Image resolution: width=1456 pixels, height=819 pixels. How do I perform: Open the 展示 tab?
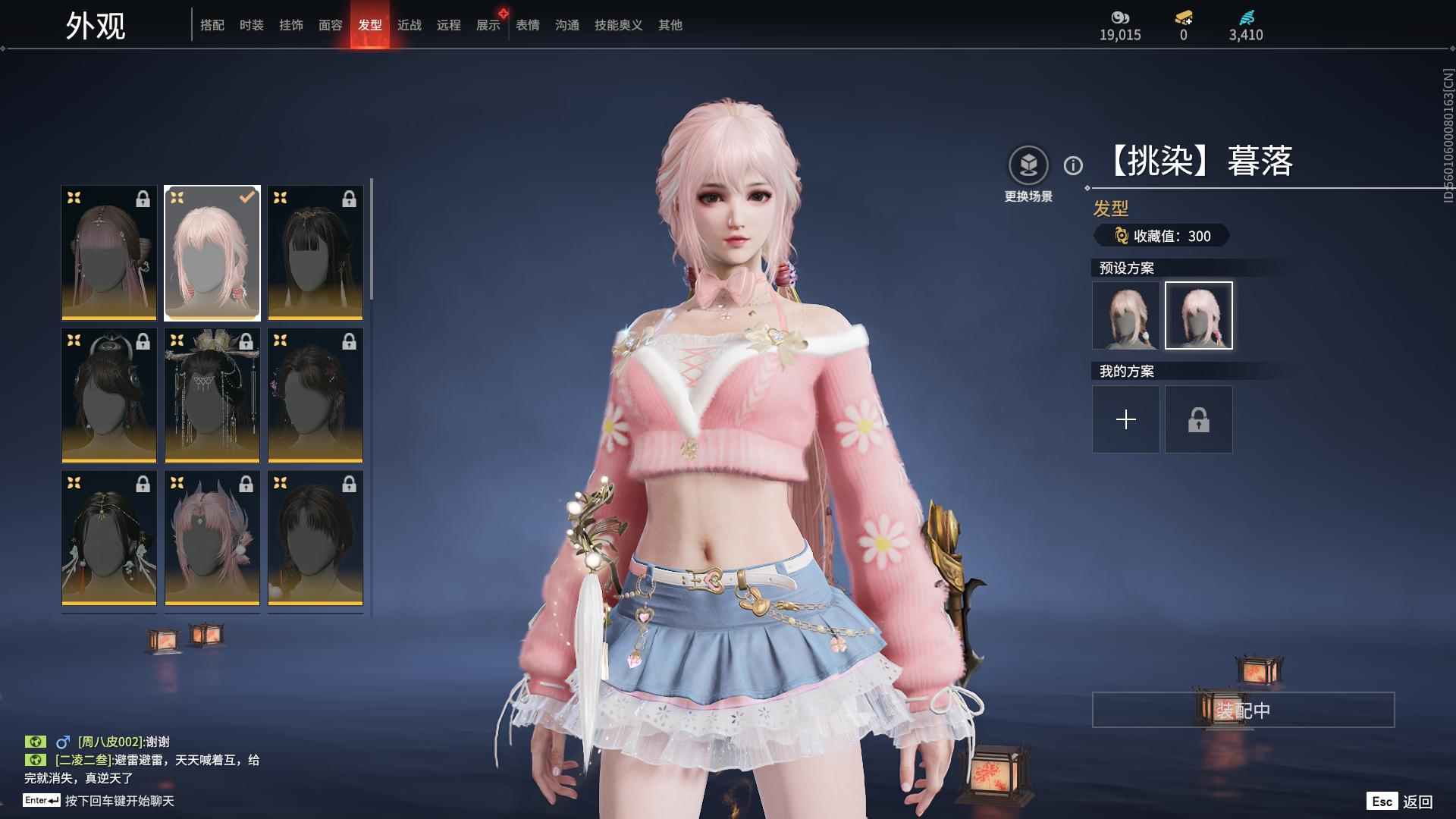pos(488,25)
